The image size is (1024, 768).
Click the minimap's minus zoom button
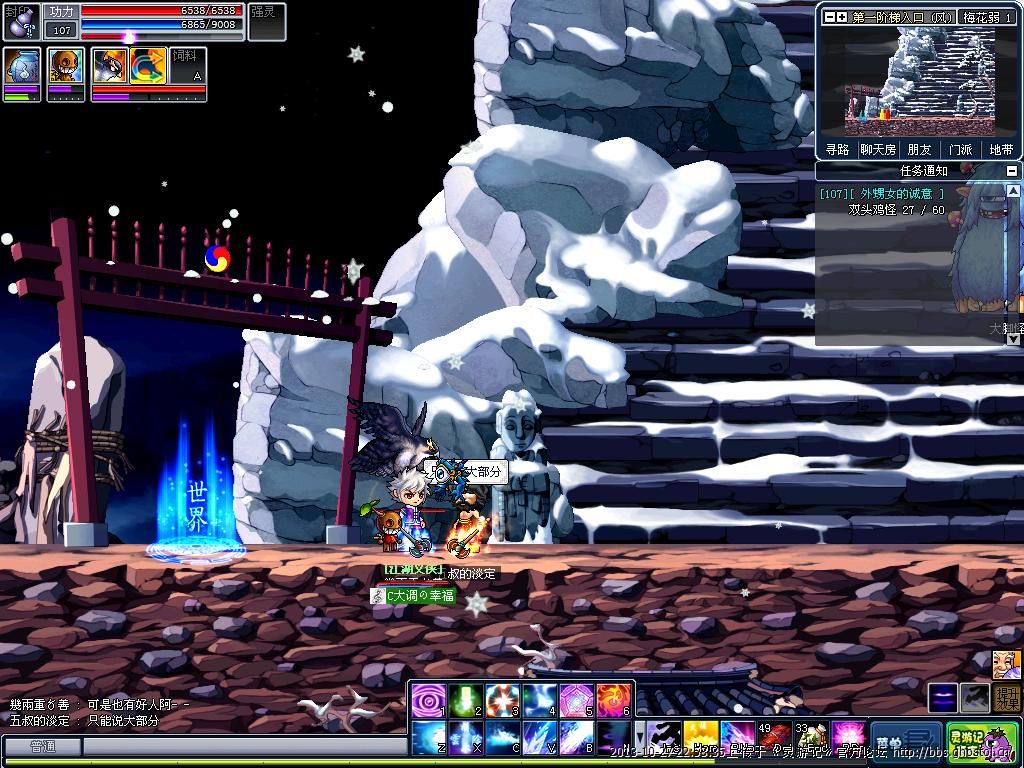[x=828, y=17]
